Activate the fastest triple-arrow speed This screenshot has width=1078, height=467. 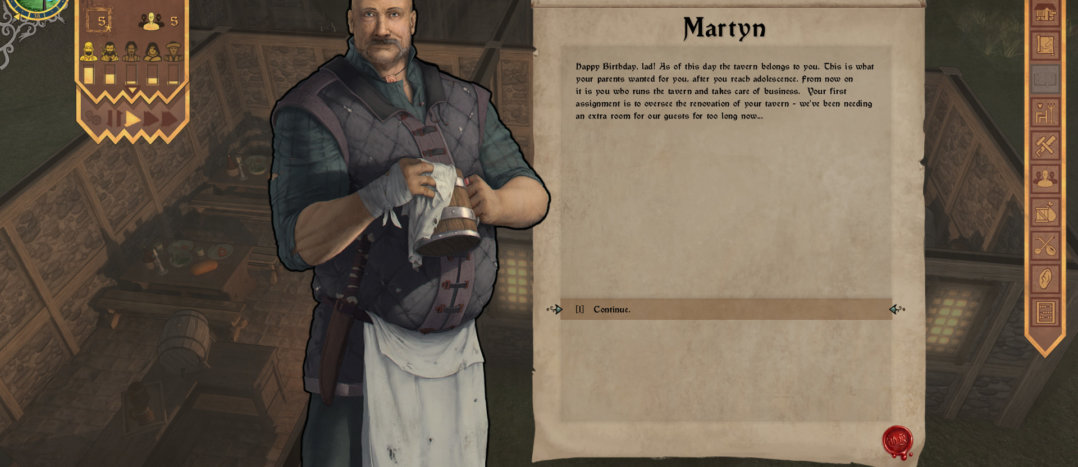tap(170, 119)
